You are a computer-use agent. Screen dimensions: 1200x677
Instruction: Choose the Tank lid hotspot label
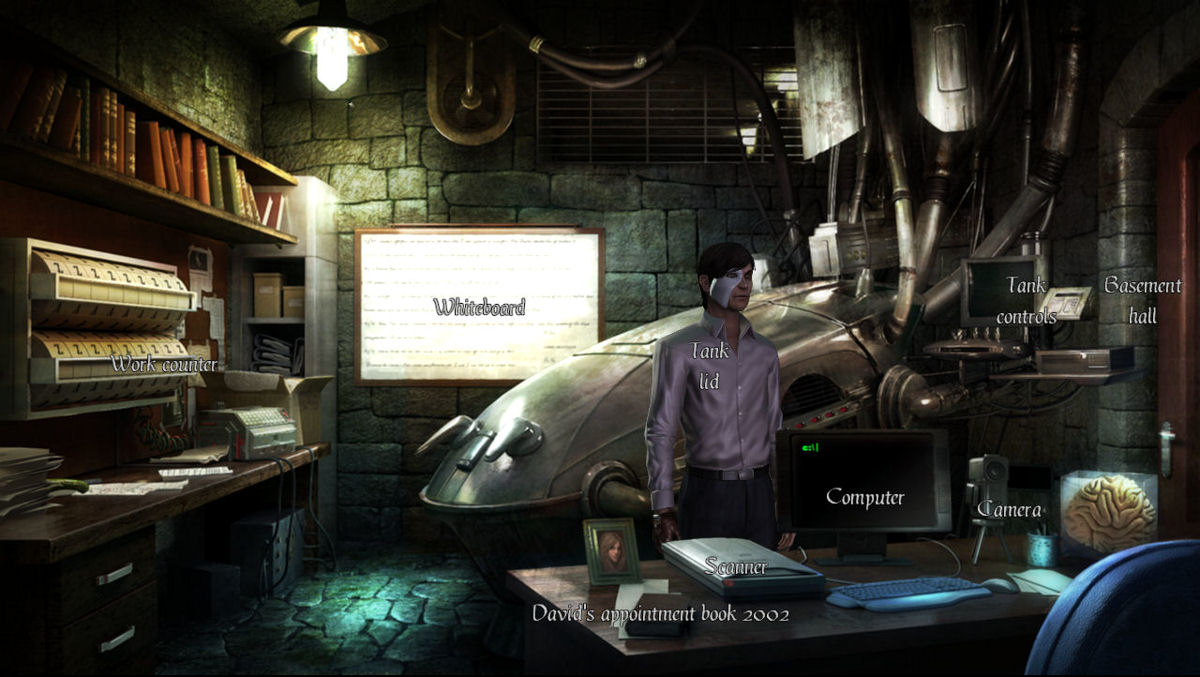coord(709,365)
